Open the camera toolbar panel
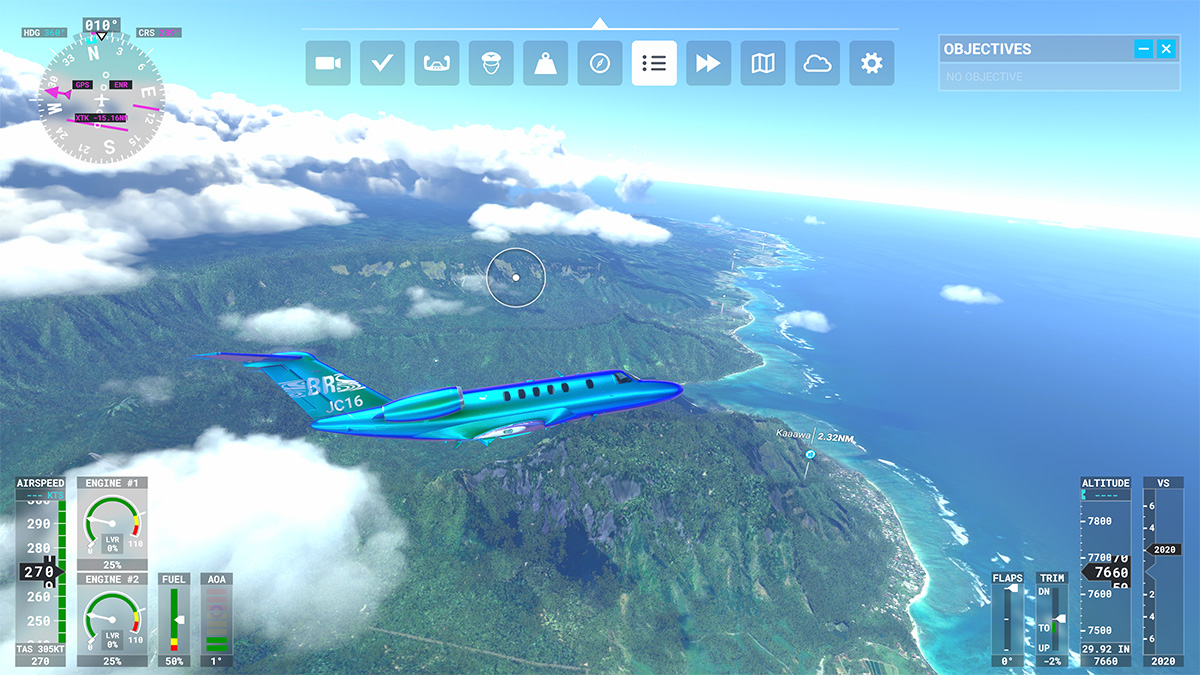 point(327,63)
